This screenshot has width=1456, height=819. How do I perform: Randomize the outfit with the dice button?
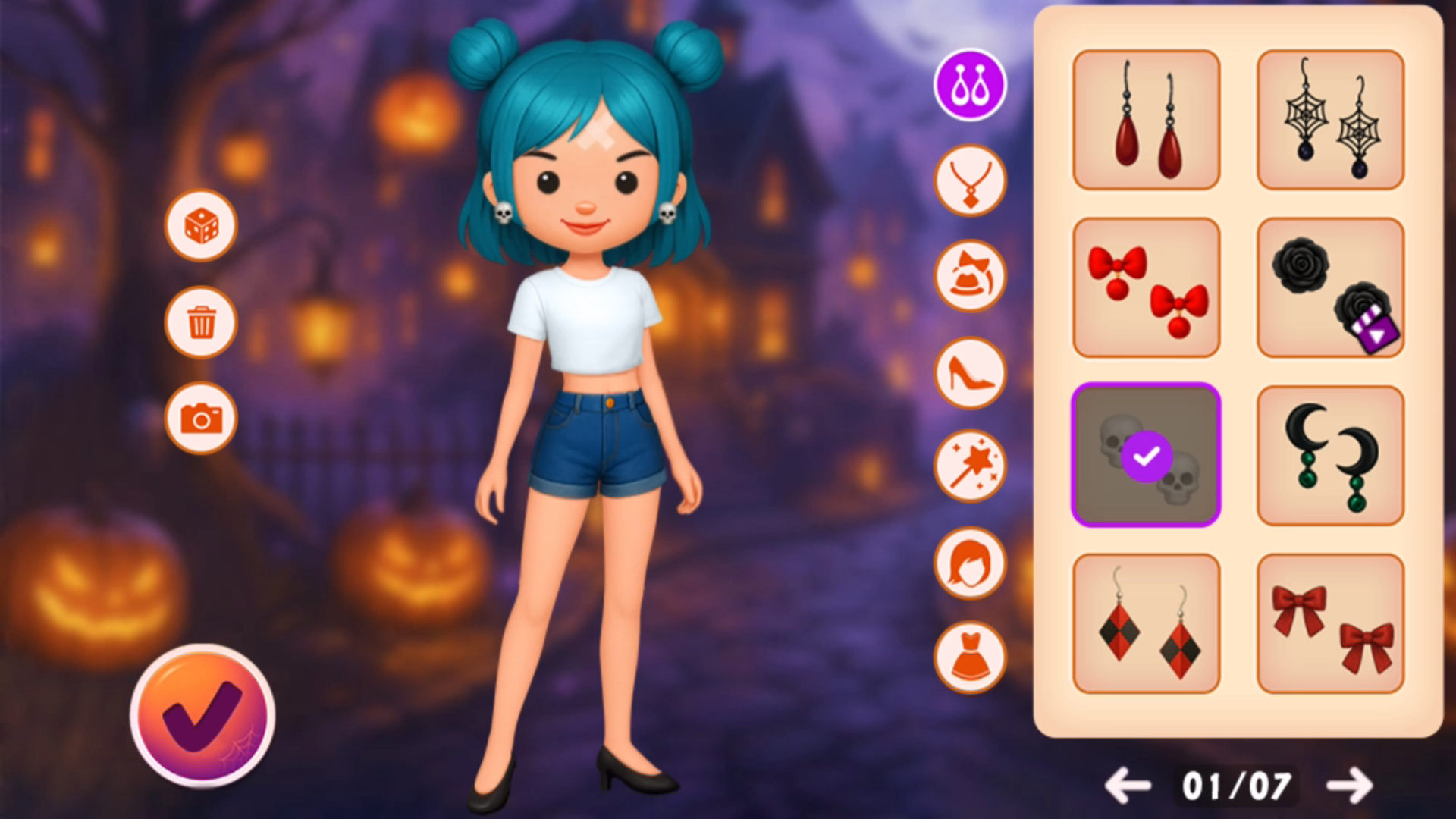(201, 226)
